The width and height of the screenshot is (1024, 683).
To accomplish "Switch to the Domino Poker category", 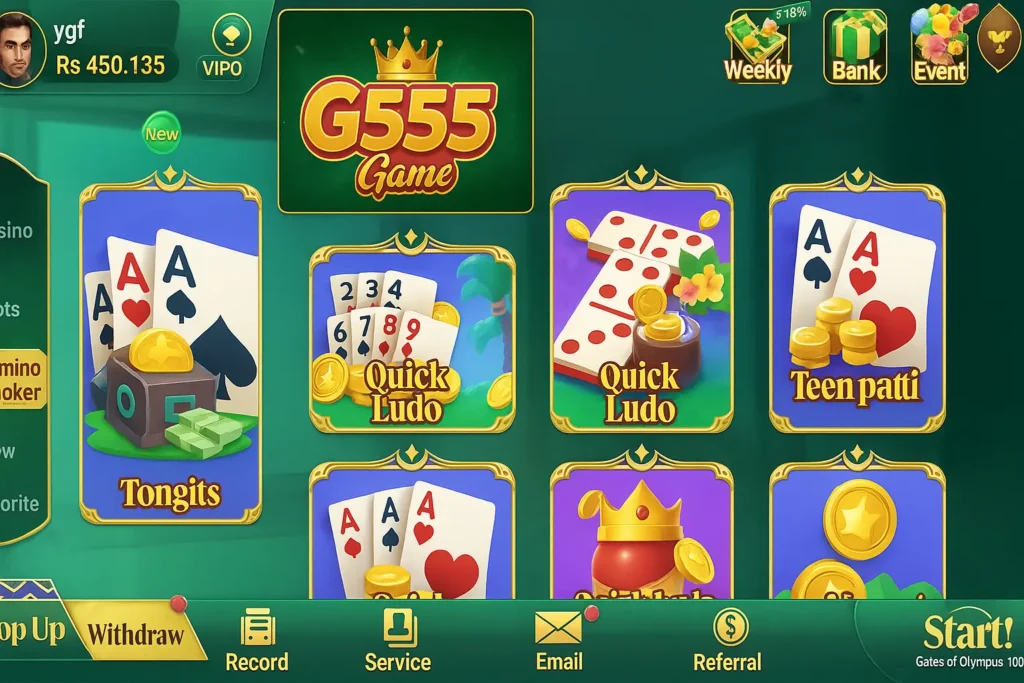I will pos(22,379).
